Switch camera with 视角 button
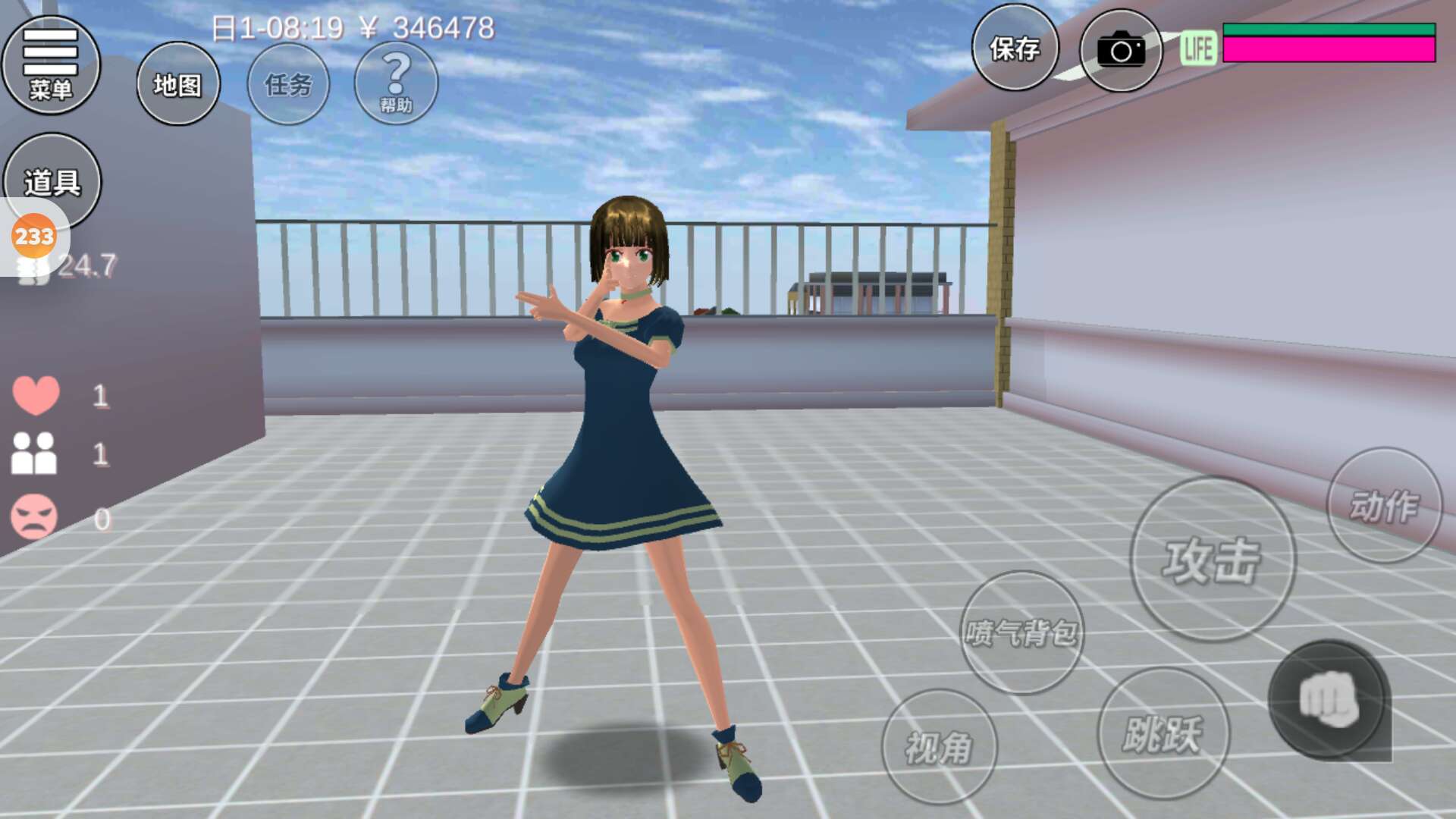1456x819 pixels. (939, 747)
